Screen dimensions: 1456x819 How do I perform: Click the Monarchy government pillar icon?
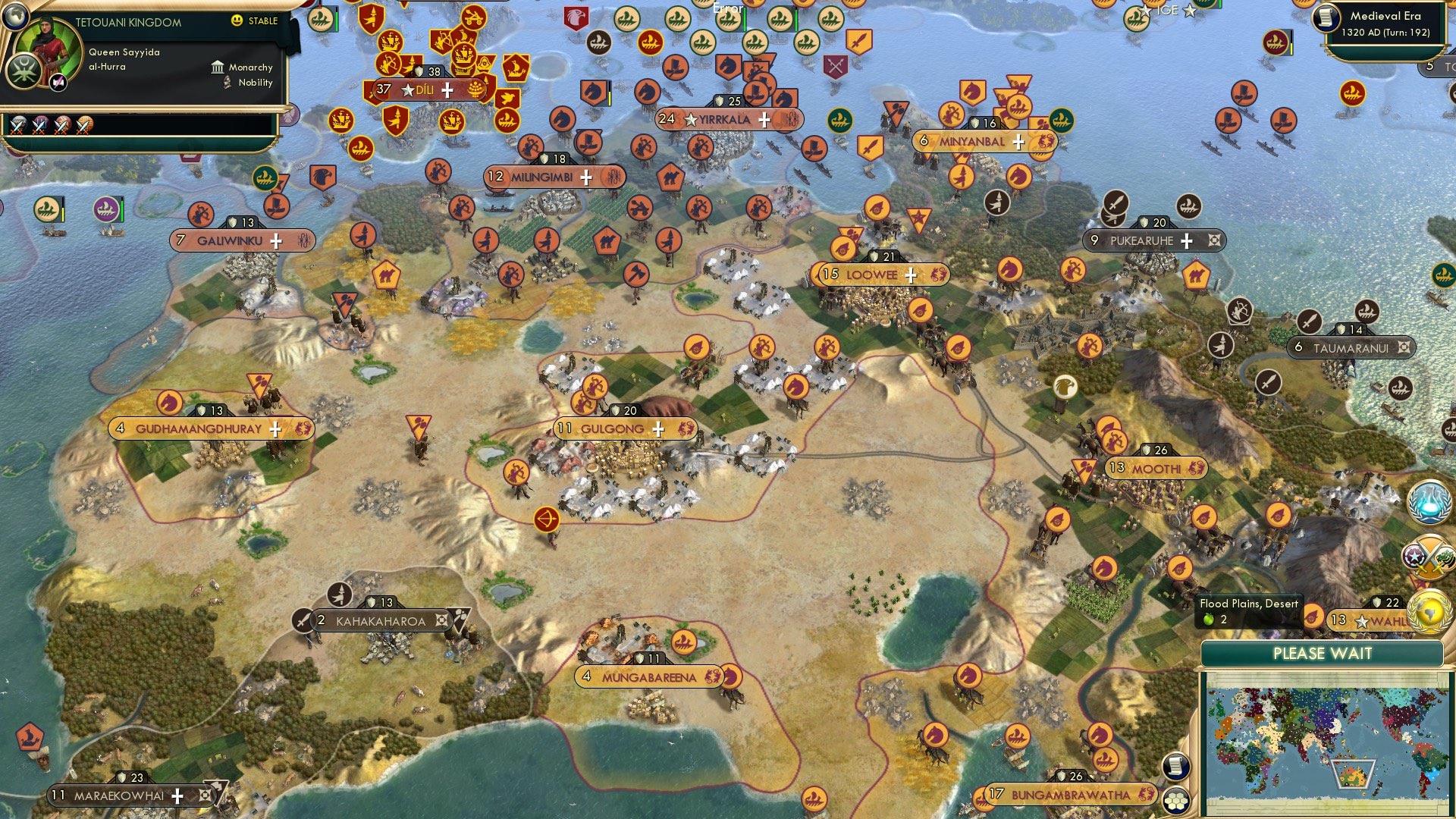(218, 67)
